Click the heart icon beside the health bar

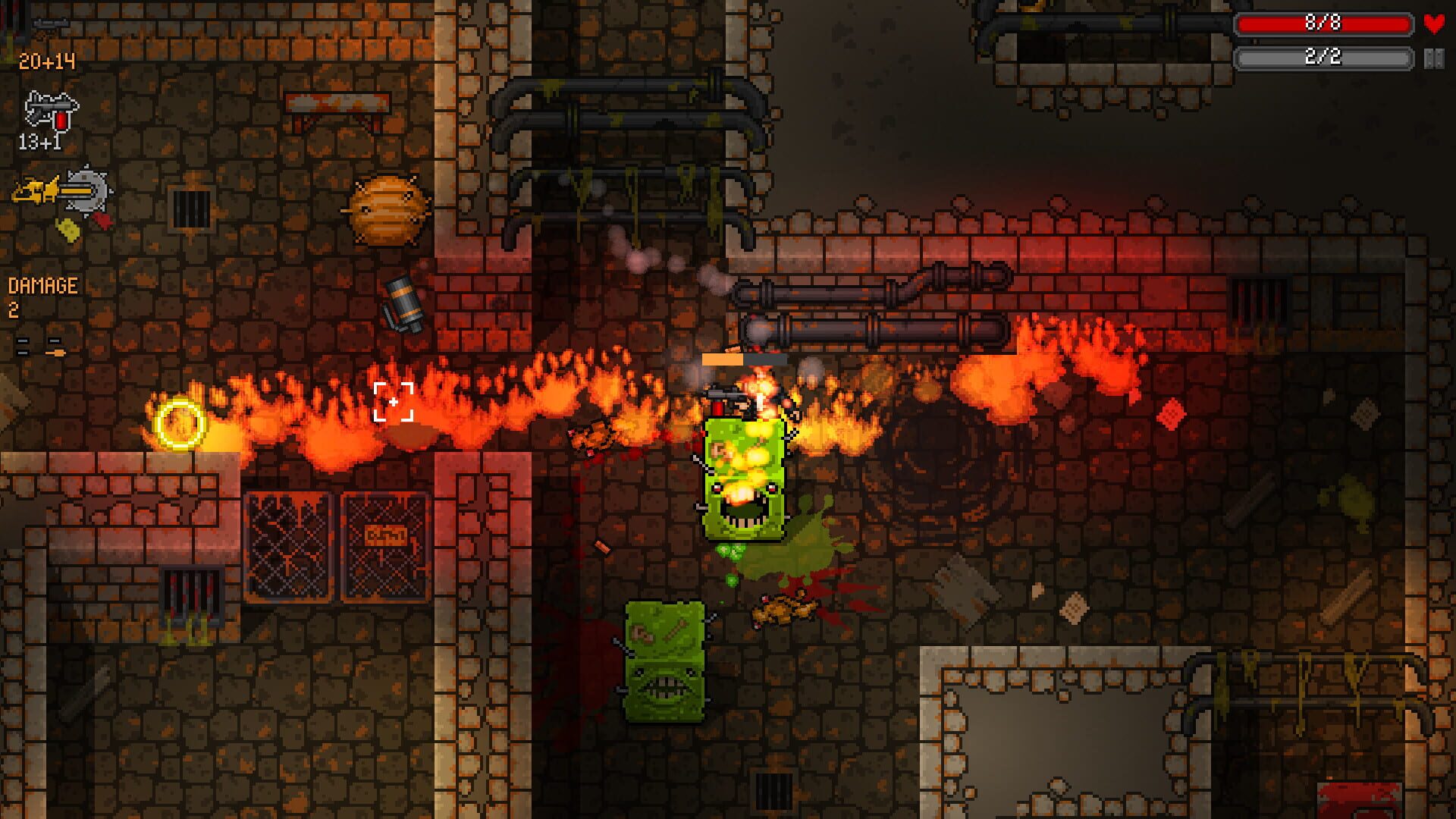tap(1433, 23)
